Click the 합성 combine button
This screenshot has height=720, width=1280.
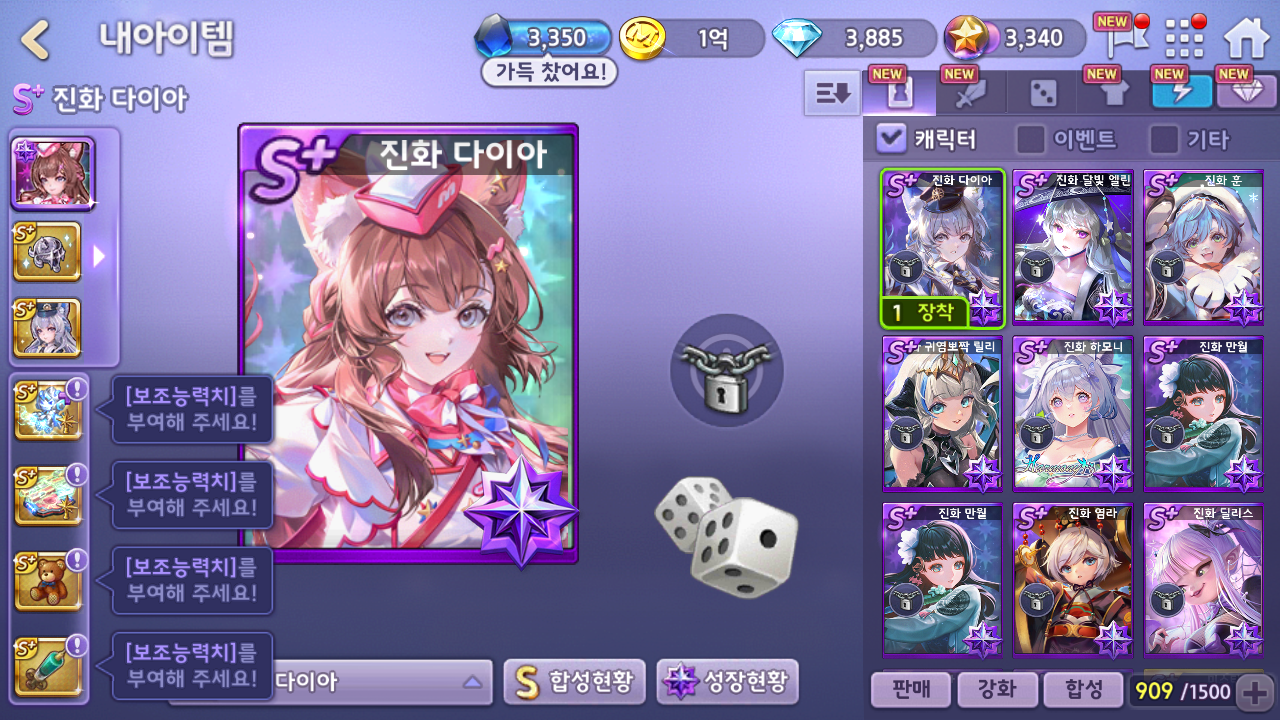pyautogui.click(x=1081, y=689)
